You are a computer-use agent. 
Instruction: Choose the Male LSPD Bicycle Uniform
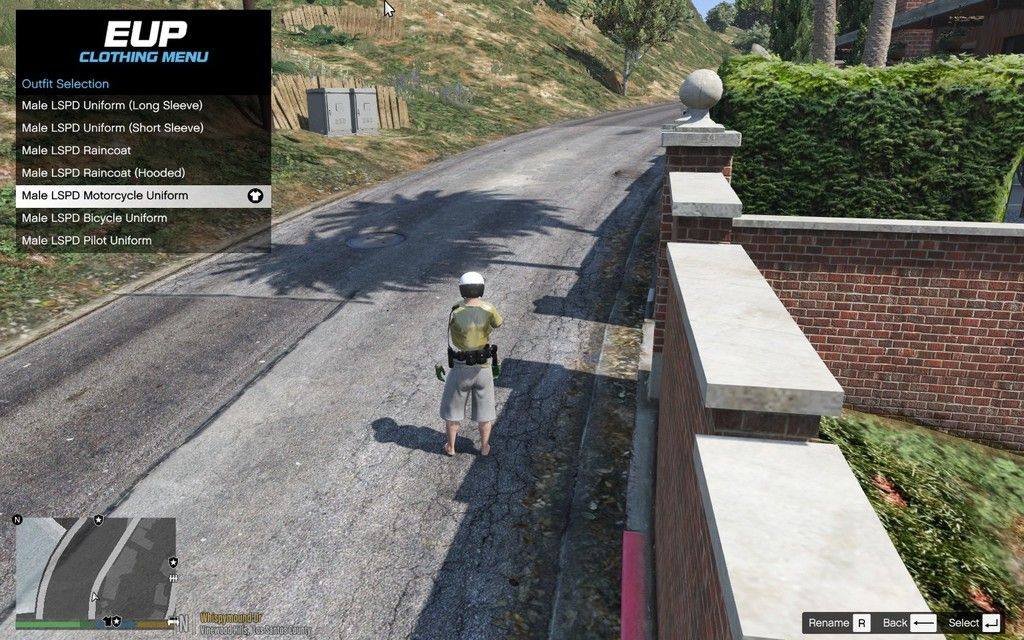(95, 218)
